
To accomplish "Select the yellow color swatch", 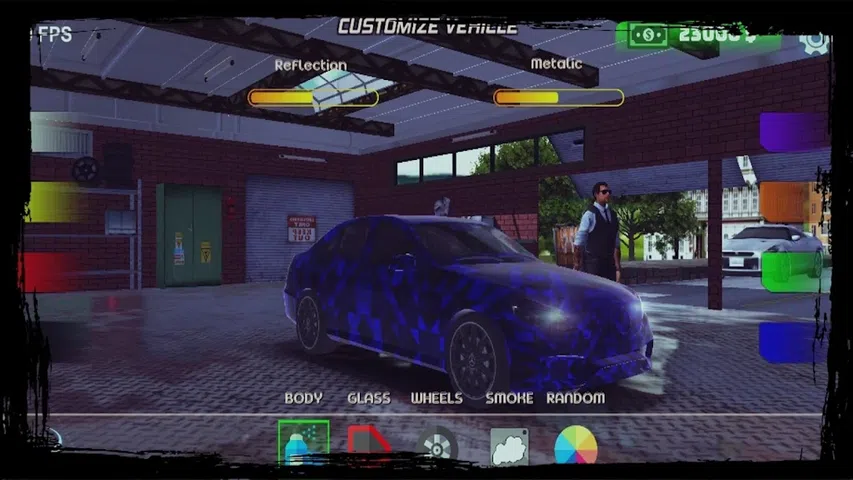I will pyautogui.click(x=55, y=202).
